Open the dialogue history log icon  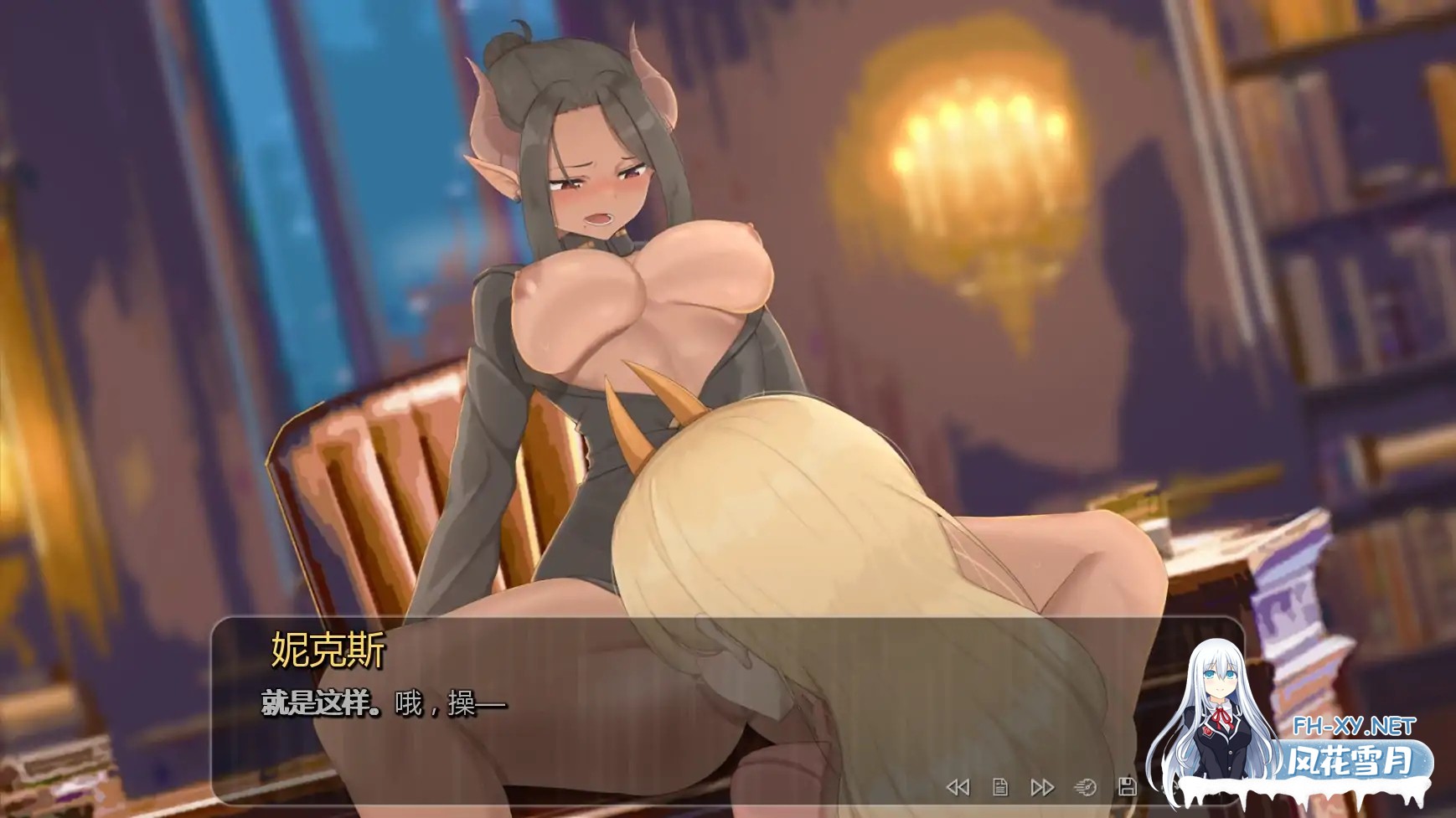click(x=1000, y=787)
